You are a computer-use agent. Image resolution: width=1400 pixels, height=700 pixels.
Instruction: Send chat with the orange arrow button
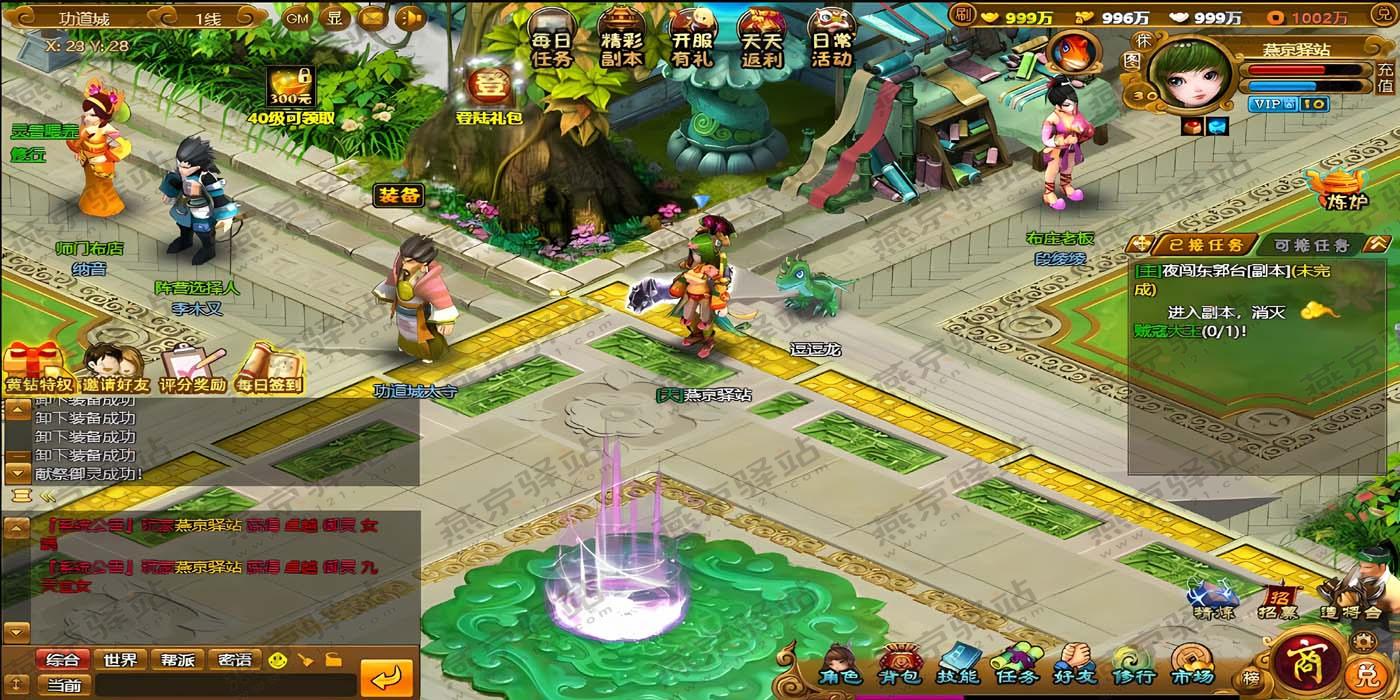pos(386,678)
